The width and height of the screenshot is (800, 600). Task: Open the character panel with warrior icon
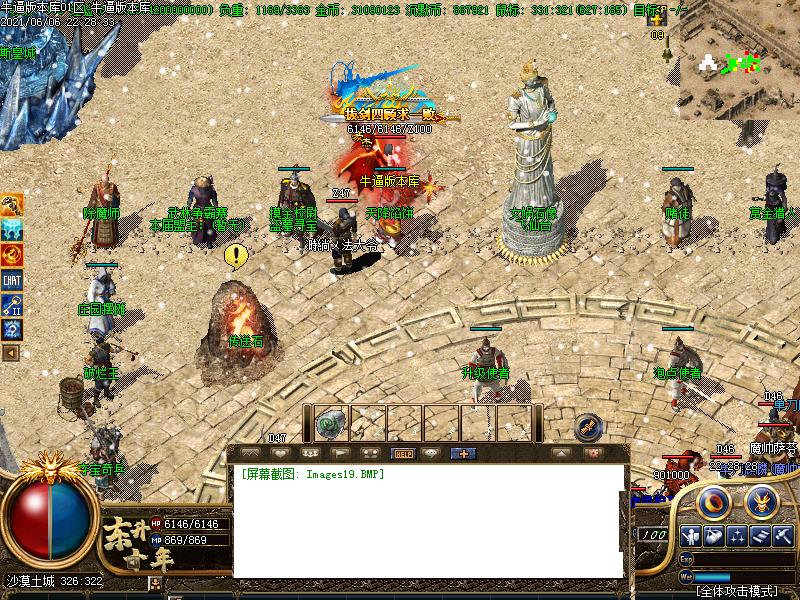coord(691,535)
